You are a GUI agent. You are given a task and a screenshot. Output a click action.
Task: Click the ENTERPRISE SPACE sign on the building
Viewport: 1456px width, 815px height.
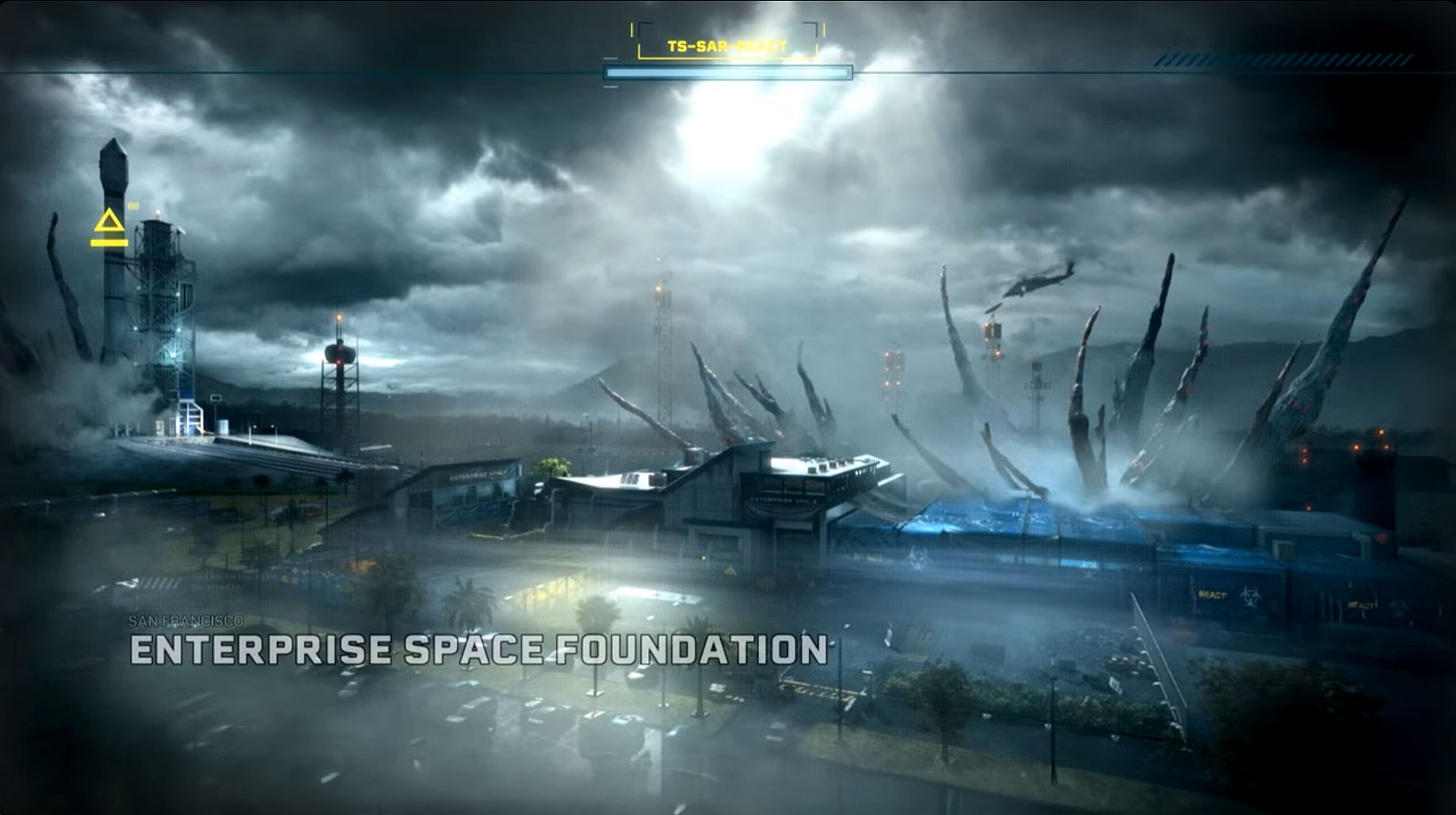click(x=784, y=501)
